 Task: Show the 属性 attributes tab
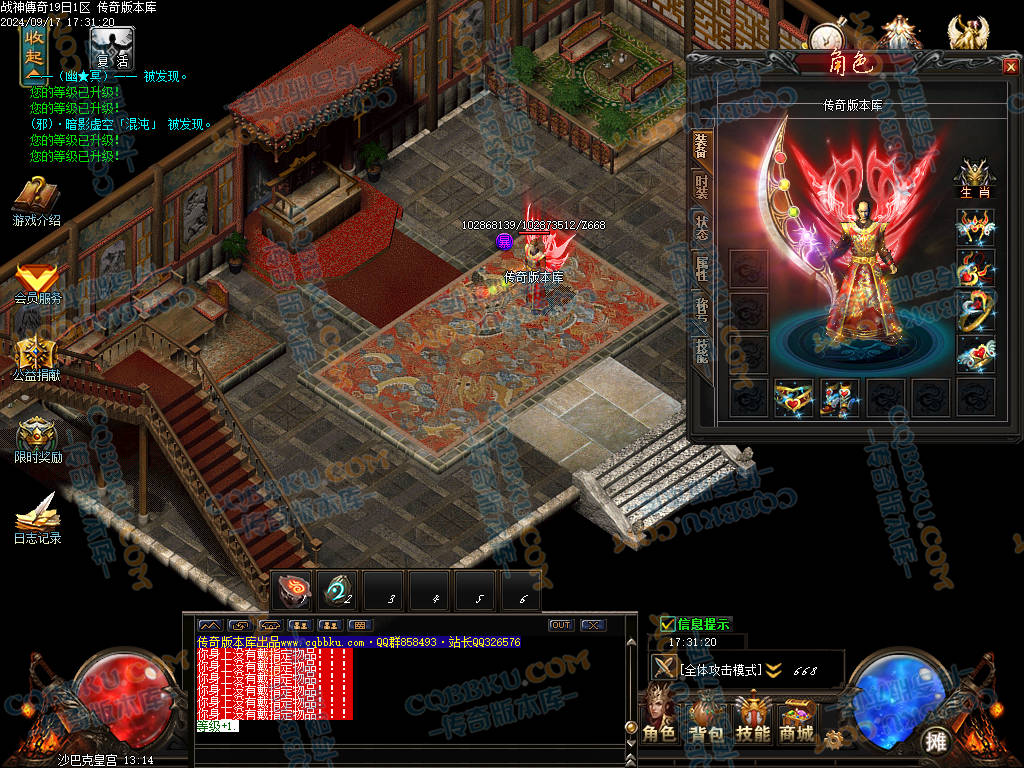(701, 268)
